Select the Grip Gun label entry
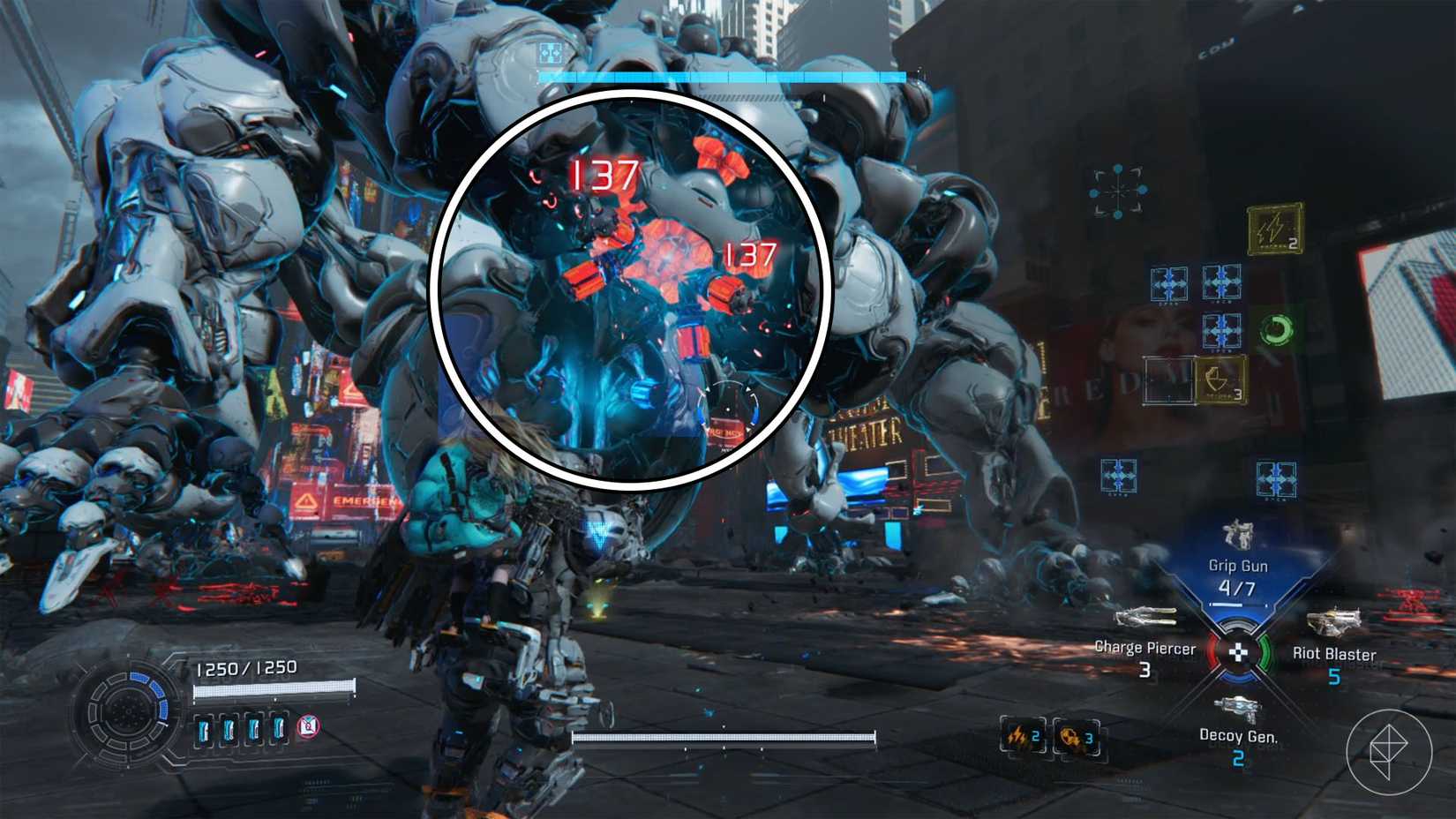 coord(1240,566)
